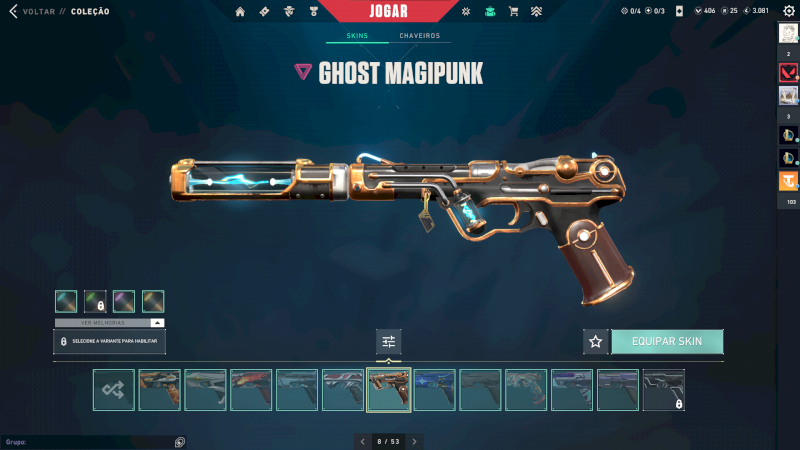Go to the previous skin page arrow
This screenshot has width=800, height=450.
tap(363, 441)
